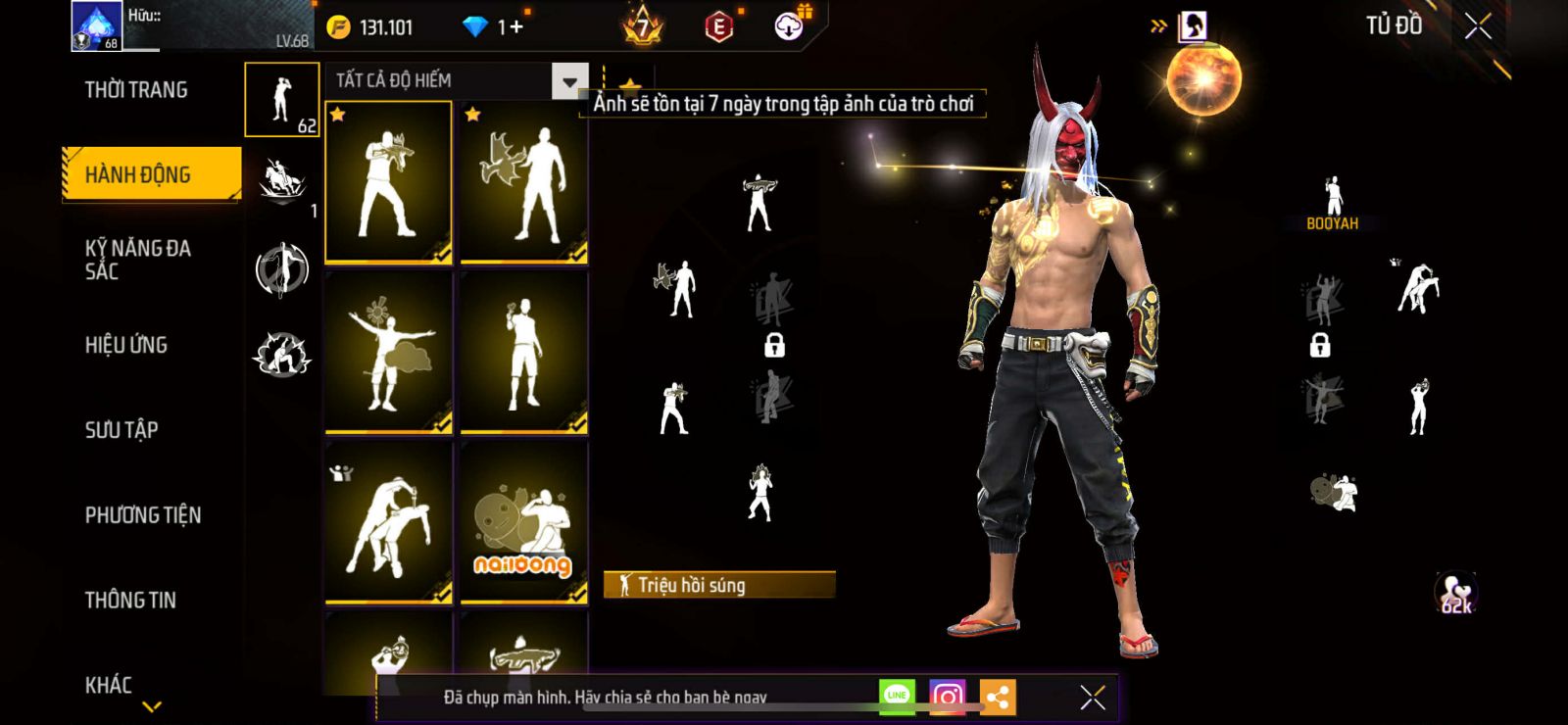Open the Hiệu Ứng category

[126, 345]
